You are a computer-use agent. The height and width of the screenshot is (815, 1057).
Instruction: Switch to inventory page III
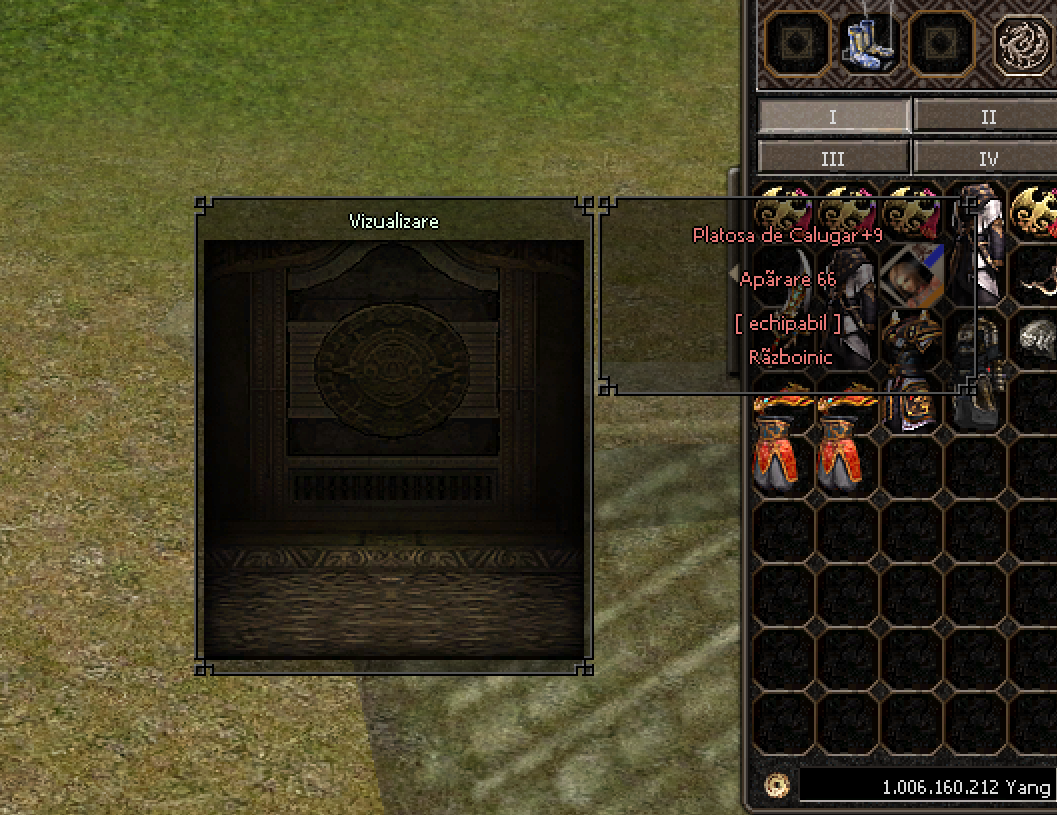pyautogui.click(x=833, y=158)
